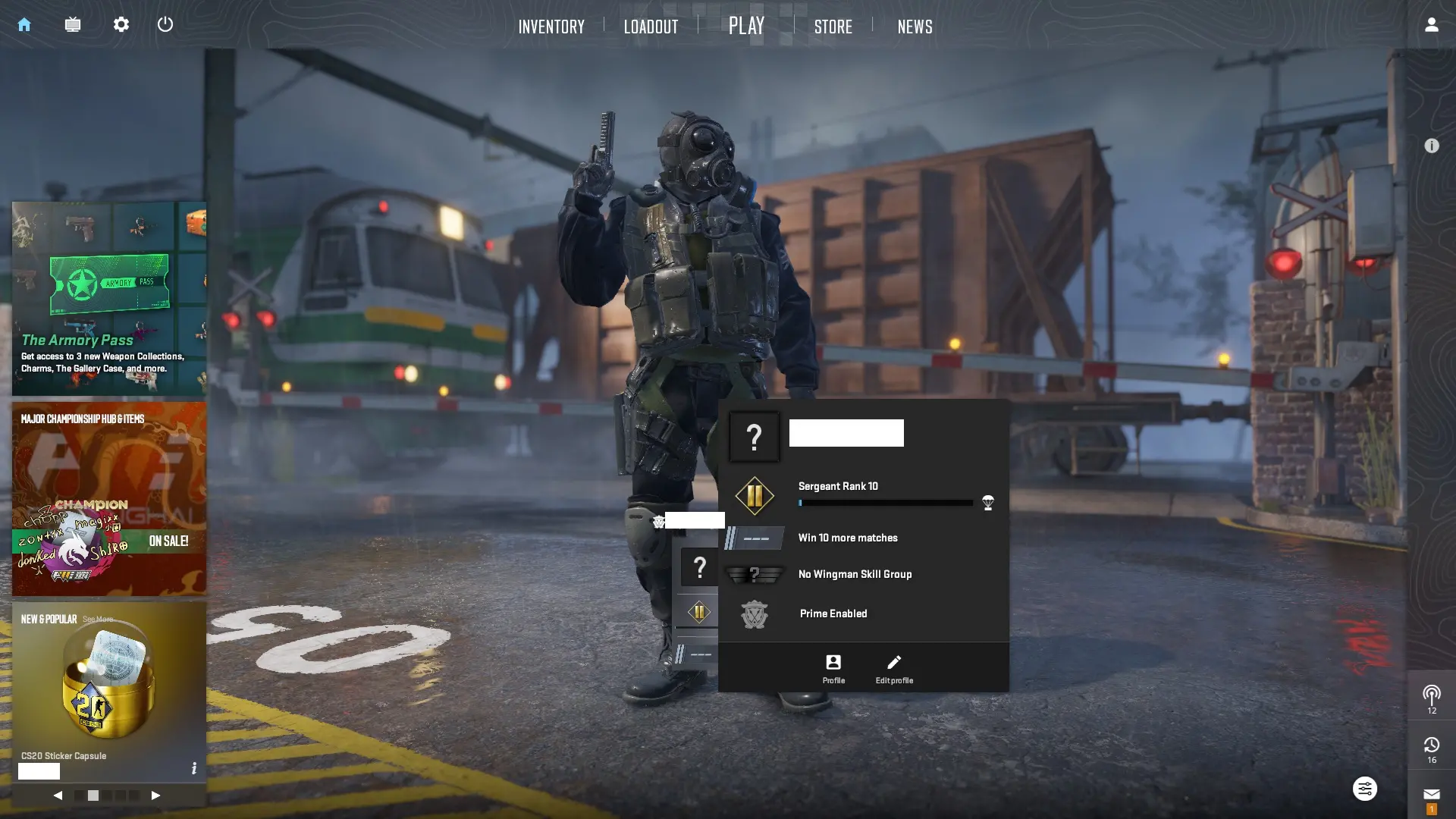Click the info icon on the right edge
This screenshot has height=819, width=1456.
click(1432, 146)
